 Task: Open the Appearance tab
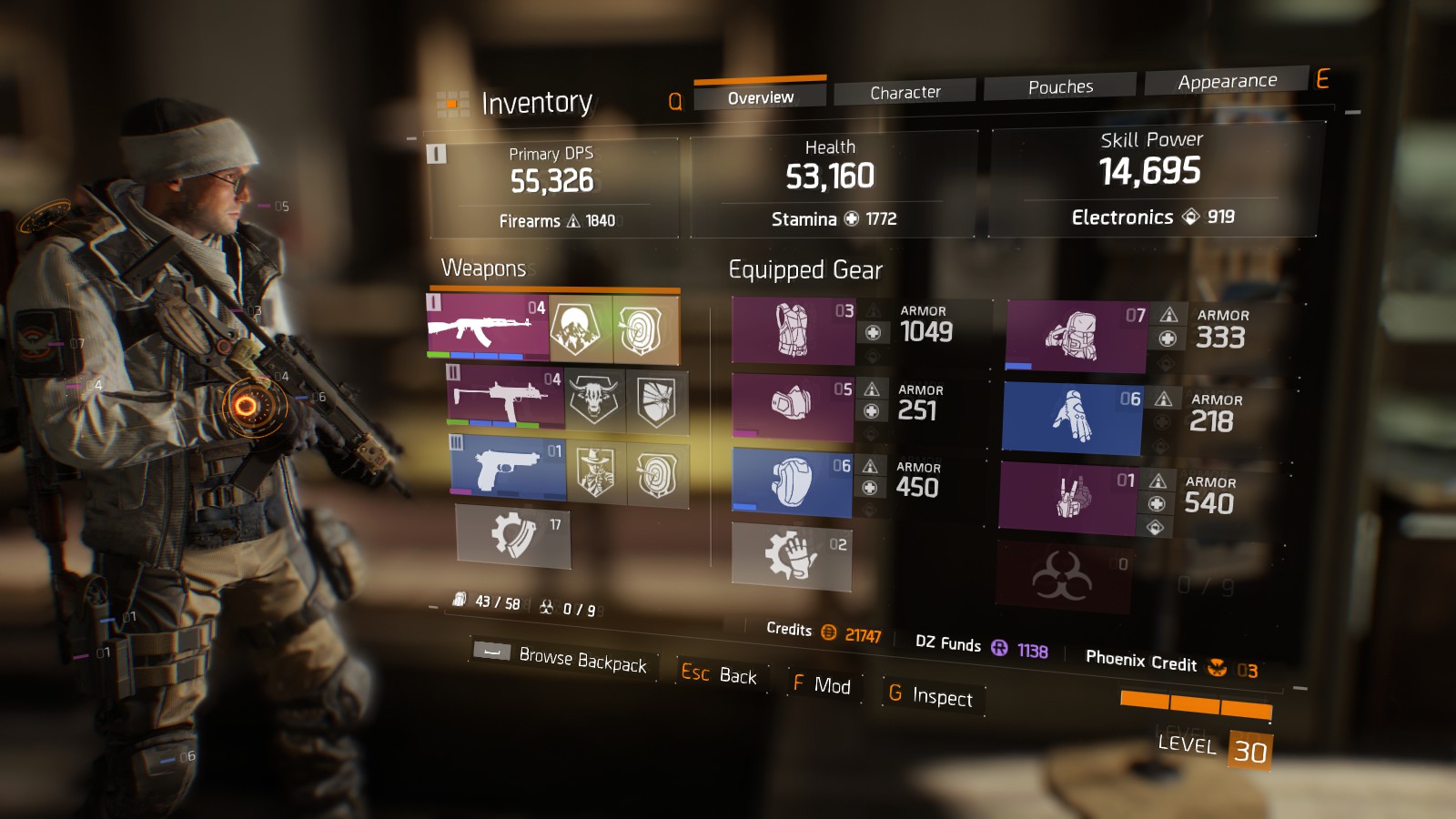1227,81
